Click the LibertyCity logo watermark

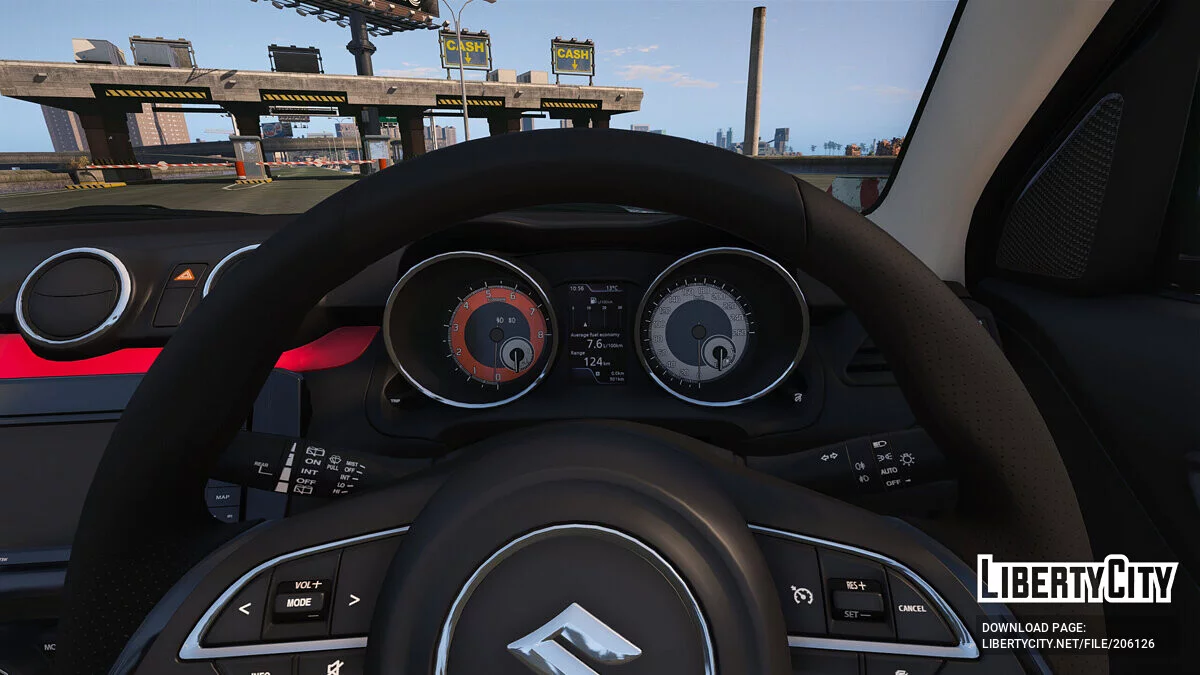click(x=1076, y=580)
